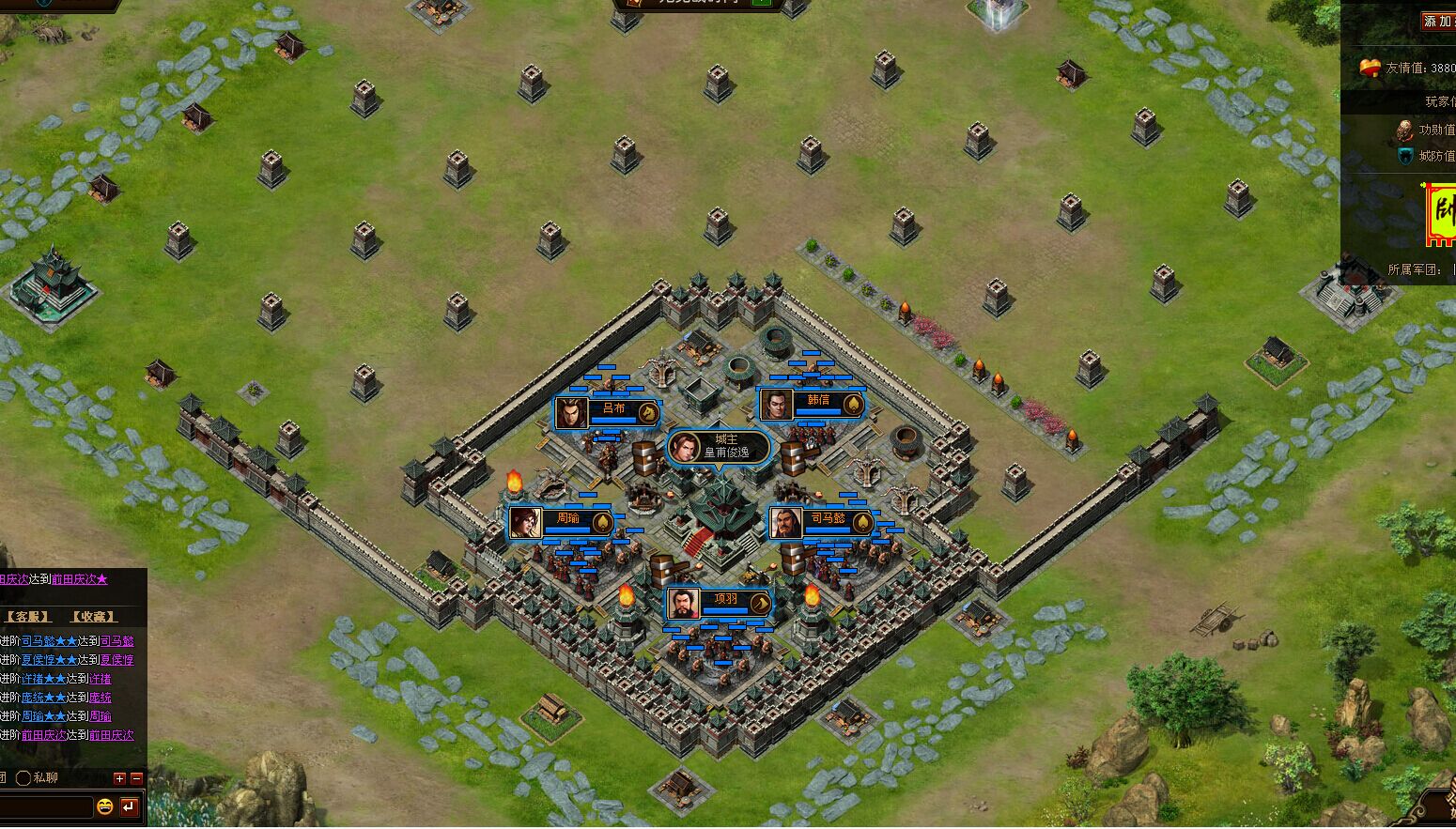Select the 韩信 general nameplate
The height and width of the screenshot is (829, 1456).
pos(813,404)
